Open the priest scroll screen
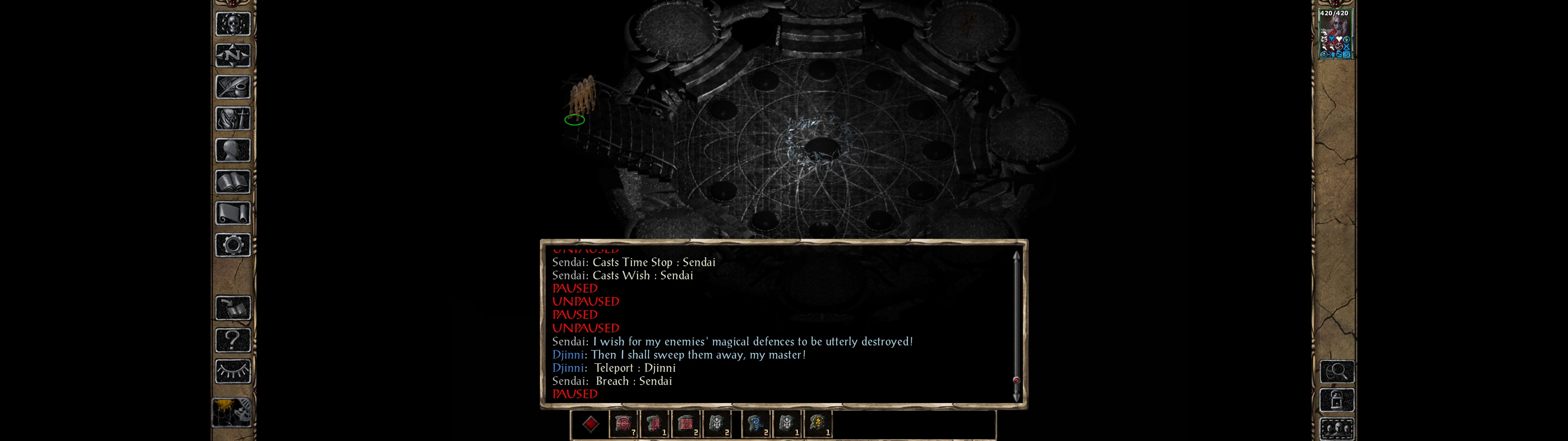 coord(232,213)
